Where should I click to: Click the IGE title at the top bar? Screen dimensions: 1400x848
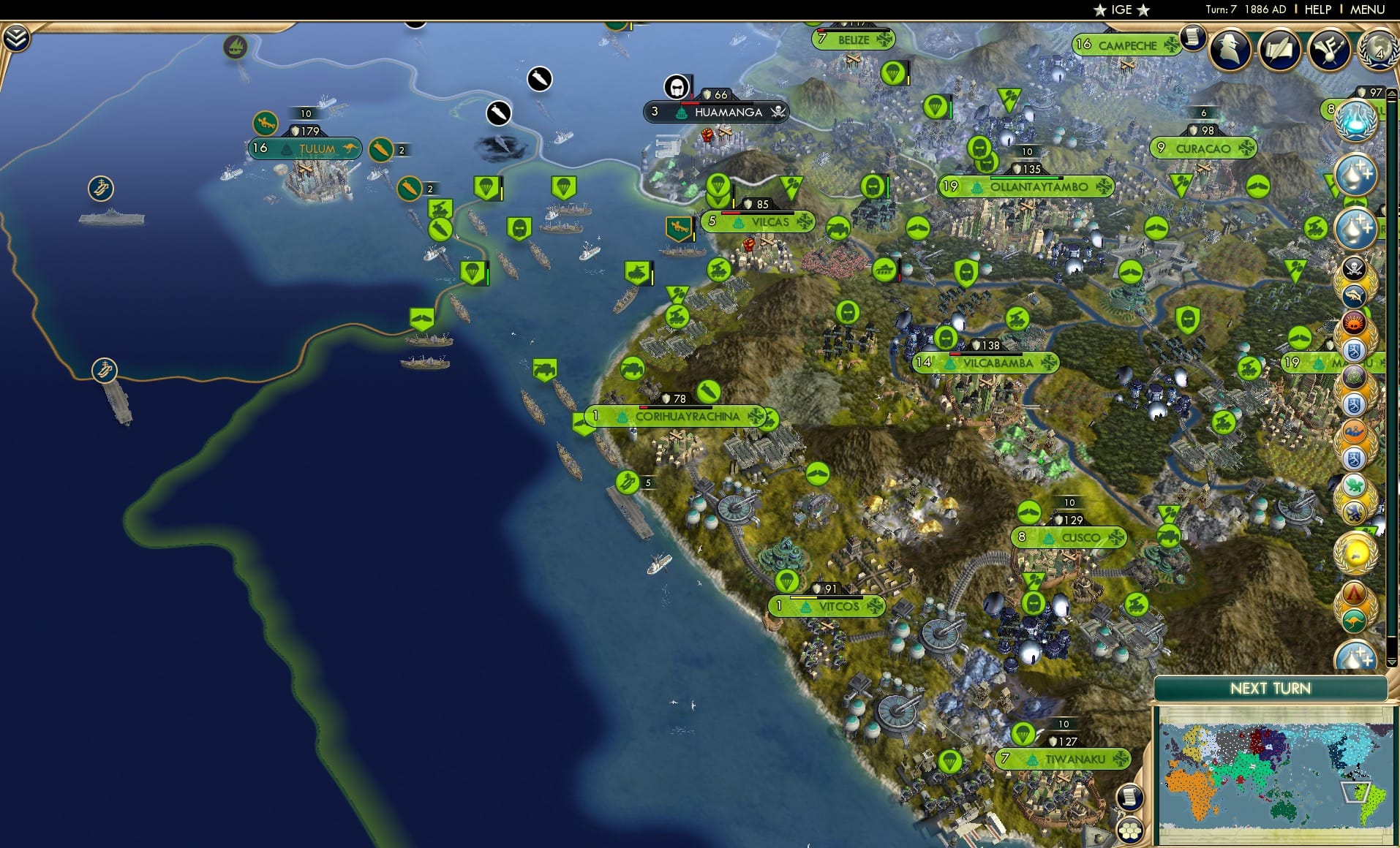pyautogui.click(x=1120, y=10)
